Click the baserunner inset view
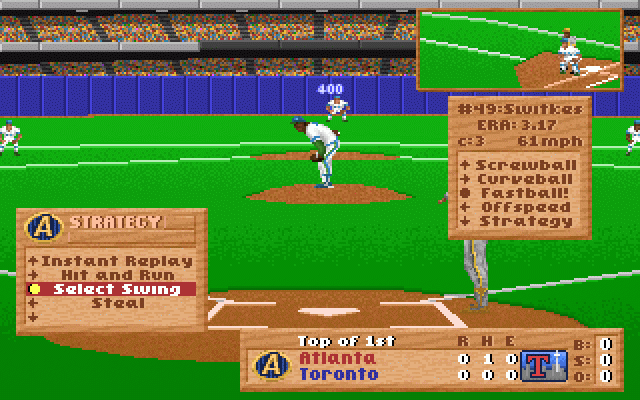640x400 pixels. pyautogui.click(x=526, y=50)
